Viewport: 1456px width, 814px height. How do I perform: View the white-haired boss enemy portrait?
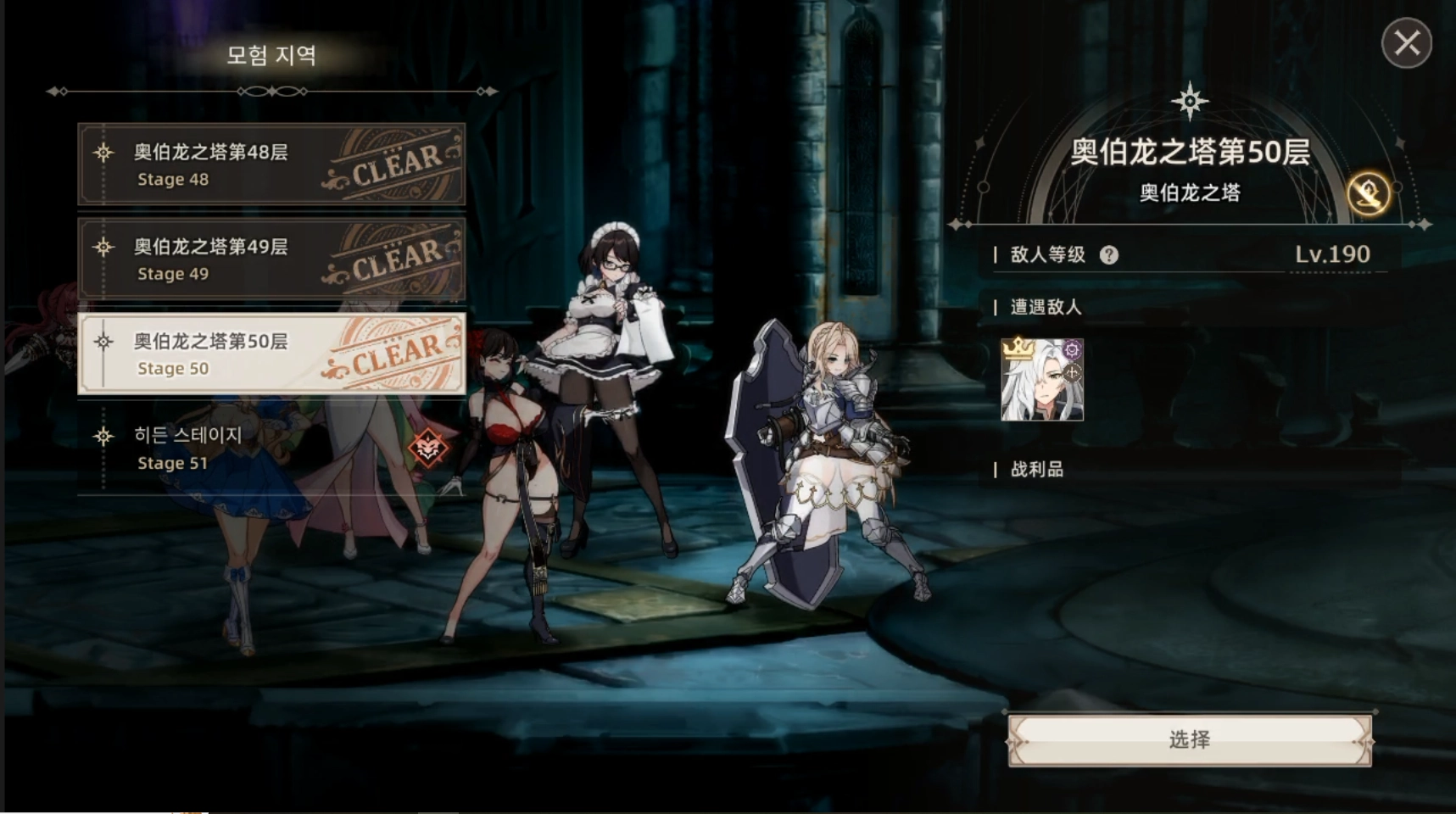1042,380
